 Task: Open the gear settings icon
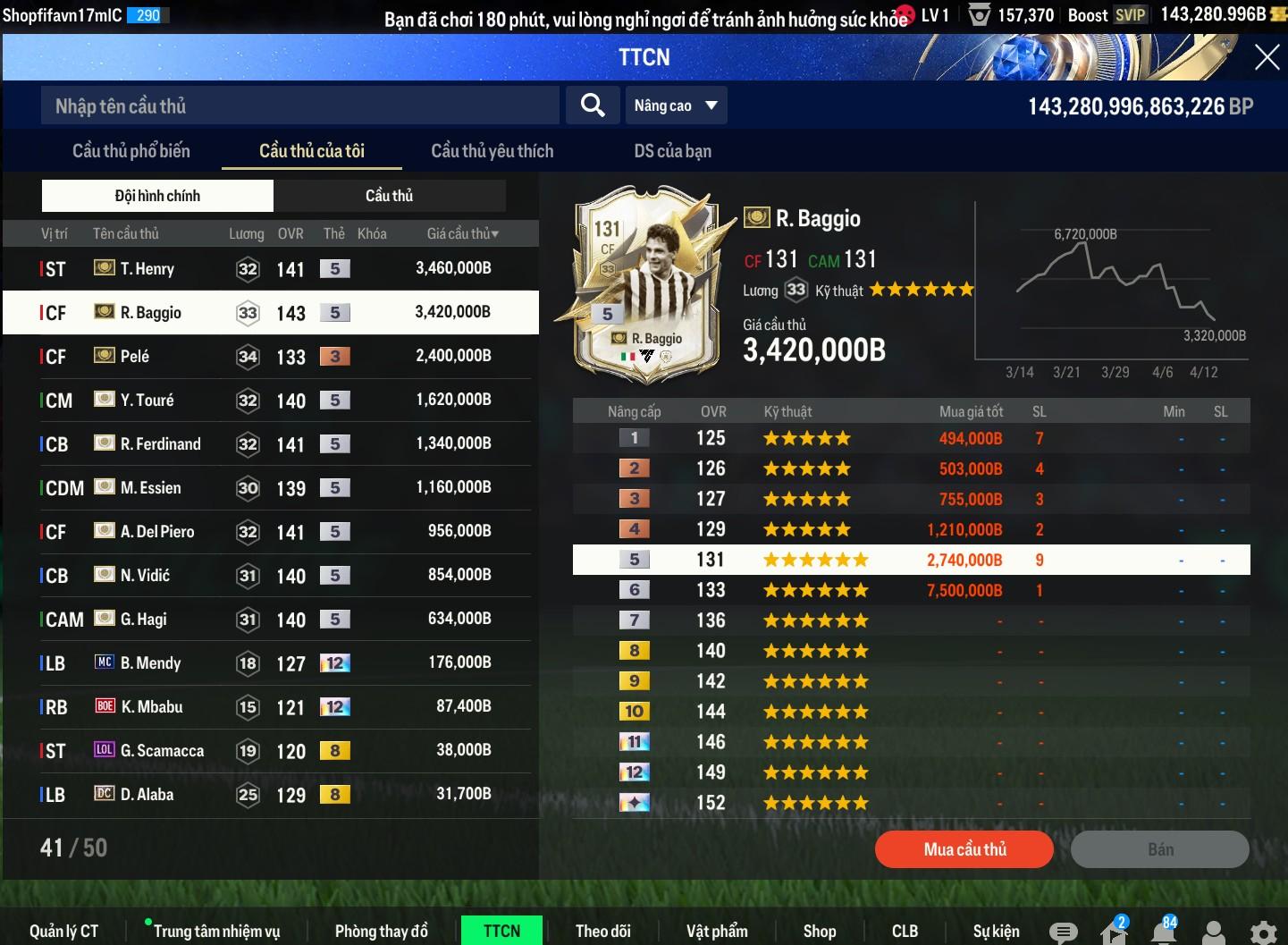click(1262, 932)
